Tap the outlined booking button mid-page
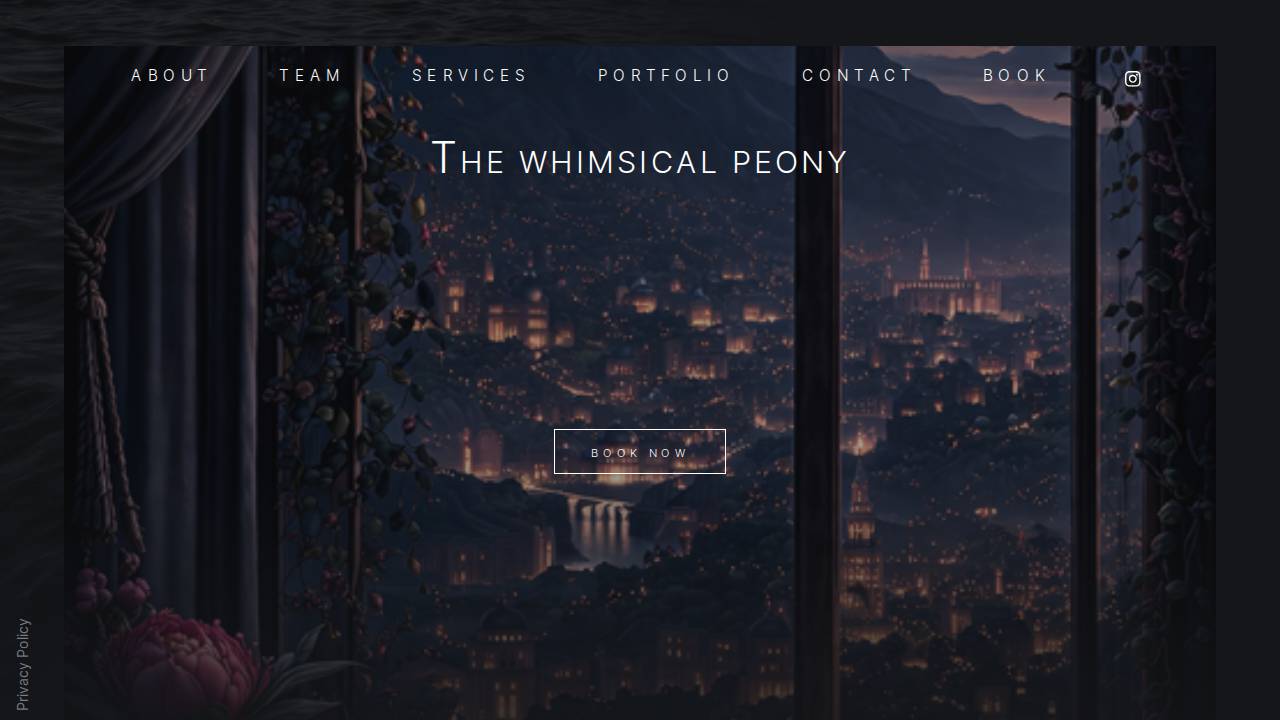The height and width of the screenshot is (720, 1280). [x=640, y=451]
